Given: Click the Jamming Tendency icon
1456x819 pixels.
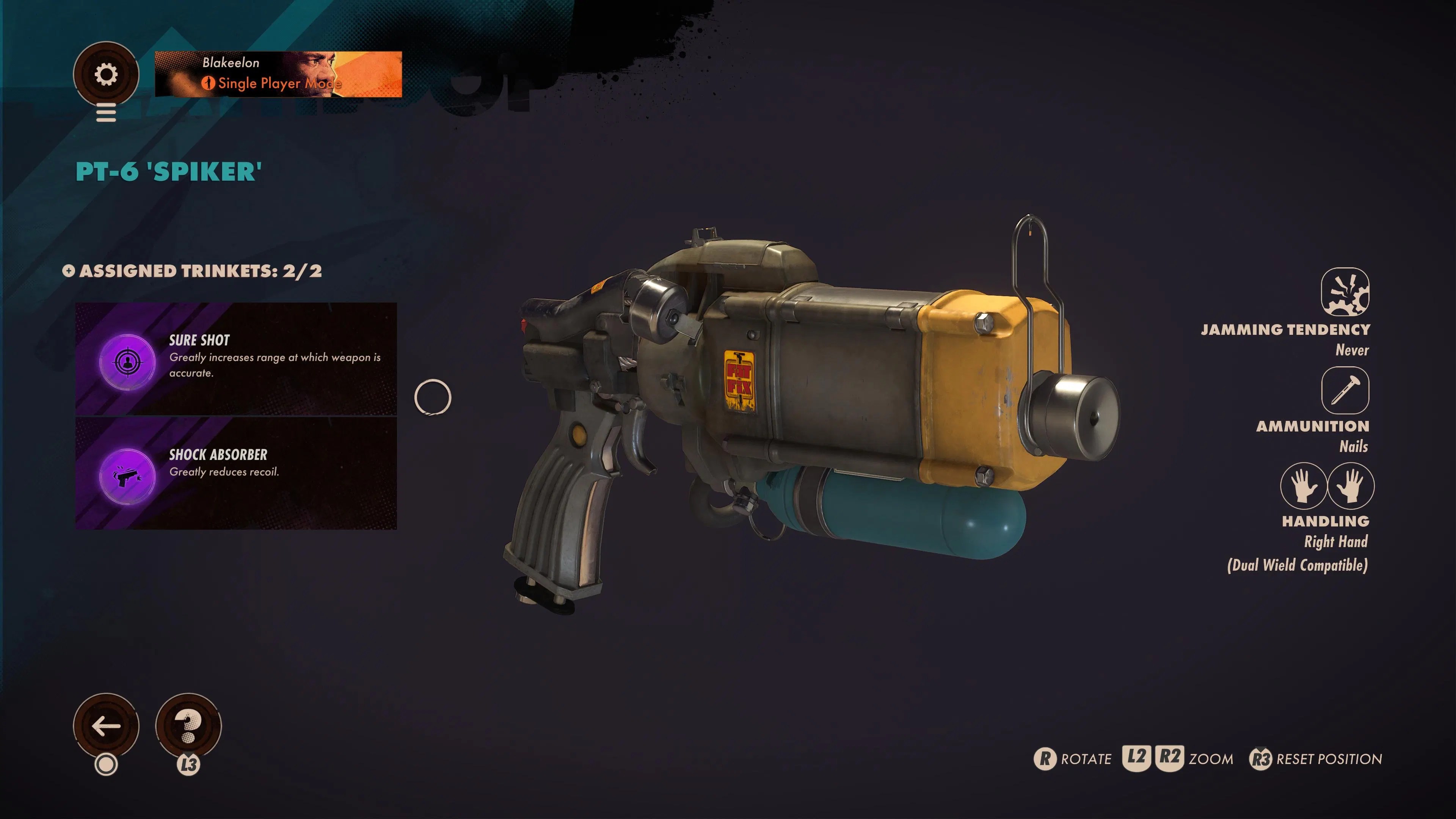Looking at the screenshot, I should coord(1345,292).
